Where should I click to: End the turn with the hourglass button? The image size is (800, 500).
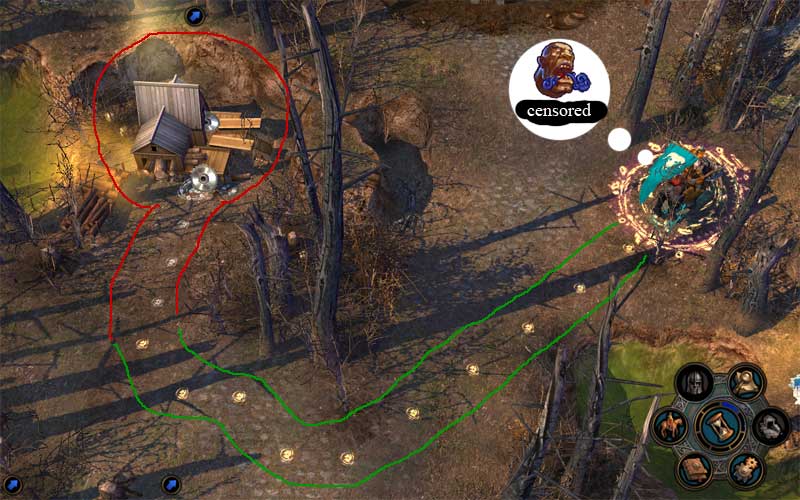pos(721,425)
